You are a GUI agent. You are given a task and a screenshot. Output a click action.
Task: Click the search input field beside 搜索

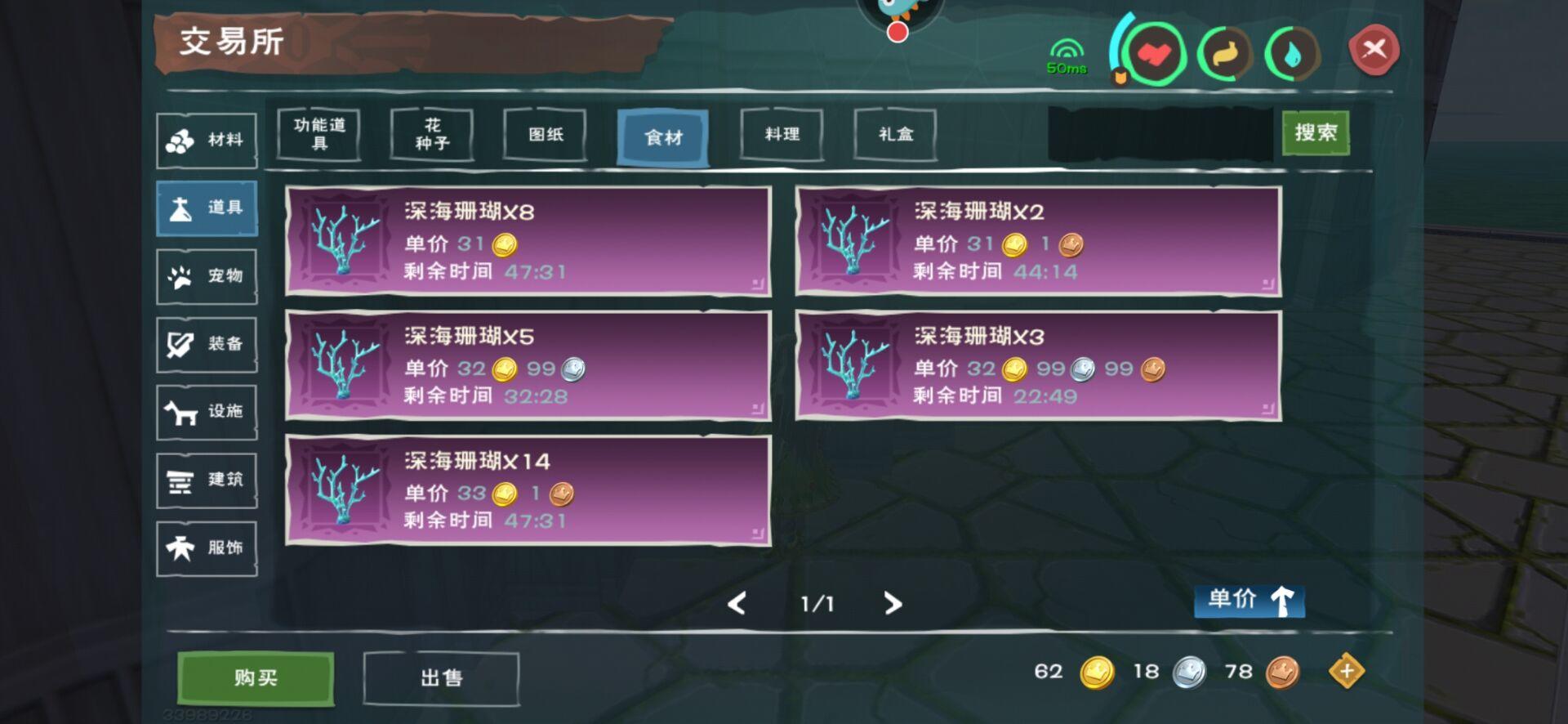pos(1160,135)
